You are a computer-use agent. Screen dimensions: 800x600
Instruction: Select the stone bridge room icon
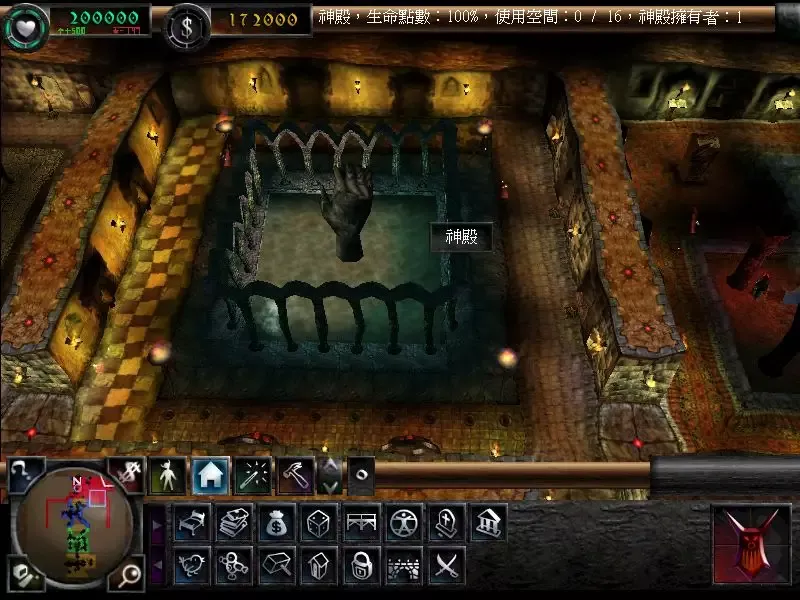pyautogui.click(x=403, y=566)
